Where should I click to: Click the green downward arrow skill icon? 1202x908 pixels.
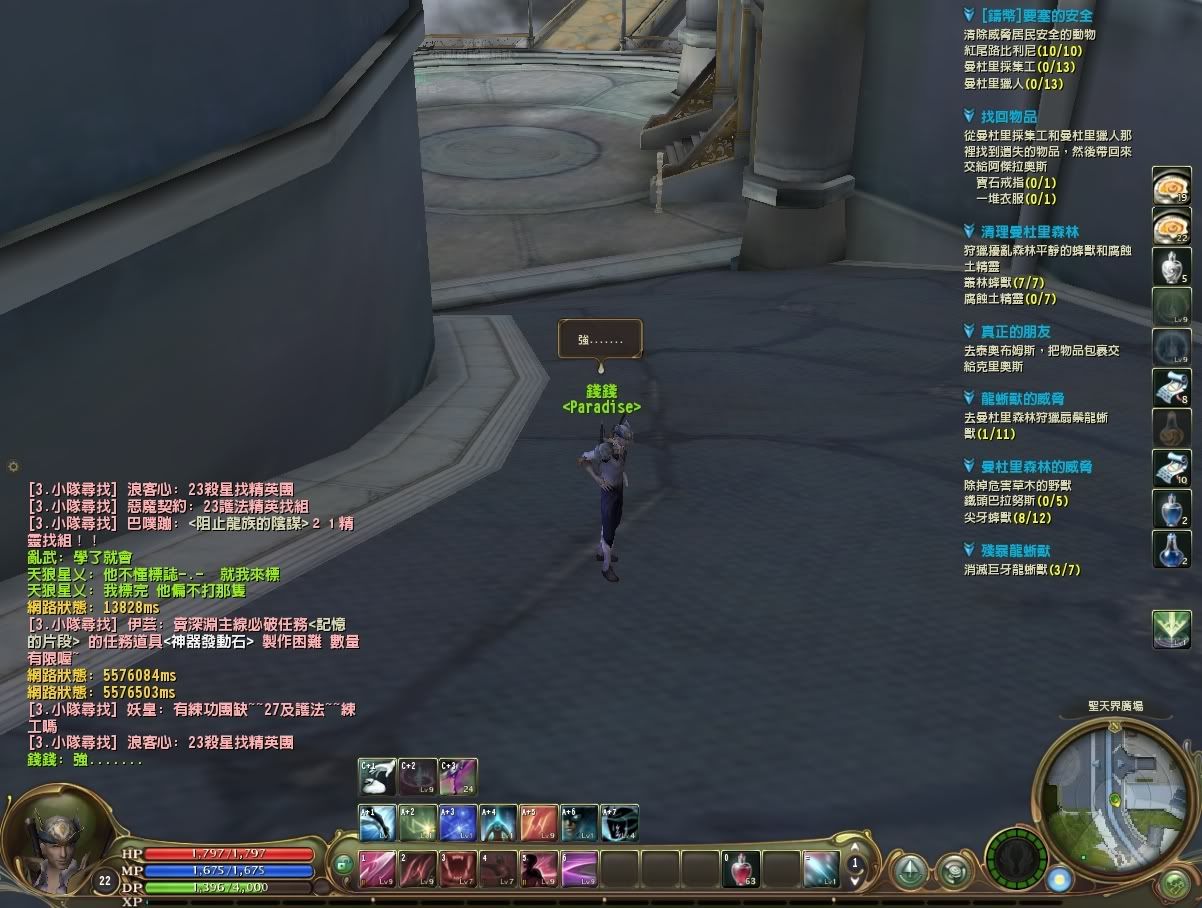(1171, 630)
